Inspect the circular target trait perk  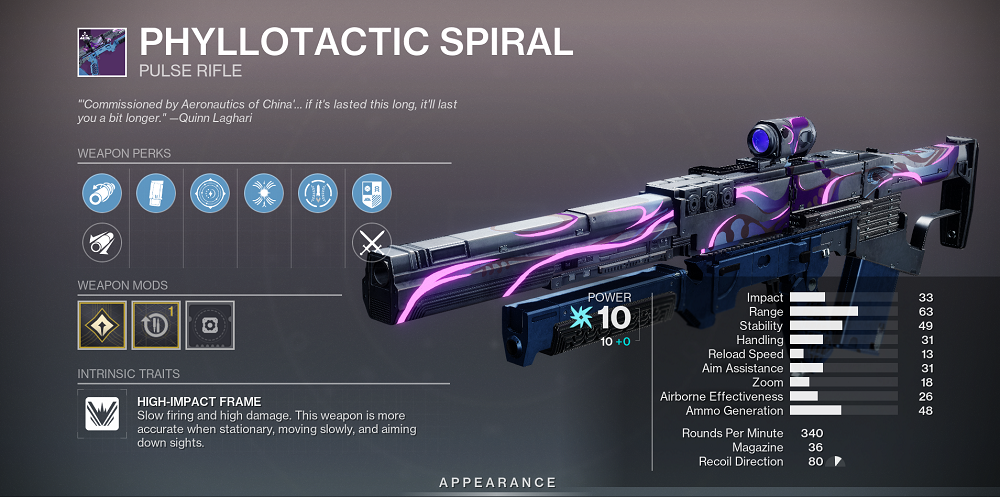[210, 191]
